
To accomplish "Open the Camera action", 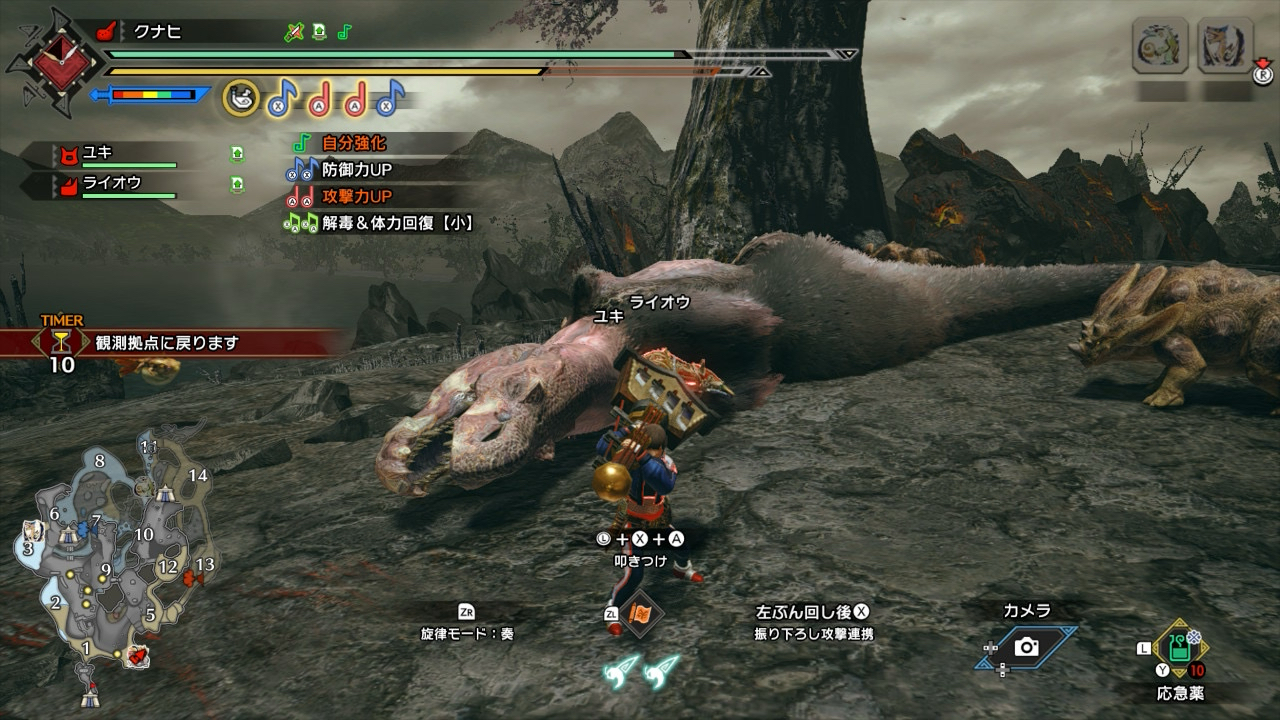I will click(1026, 647).
